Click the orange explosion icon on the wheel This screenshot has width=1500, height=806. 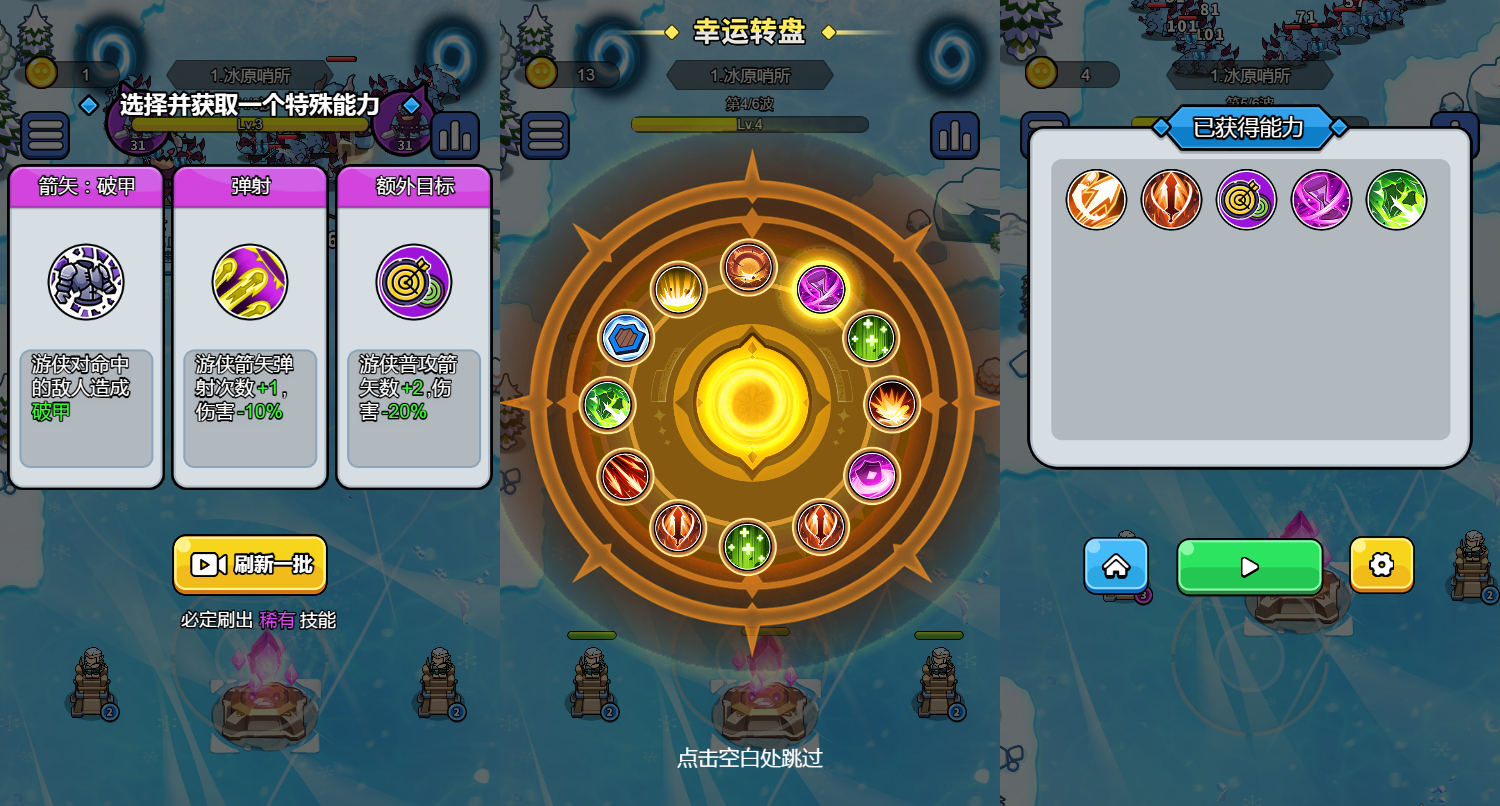894,406
